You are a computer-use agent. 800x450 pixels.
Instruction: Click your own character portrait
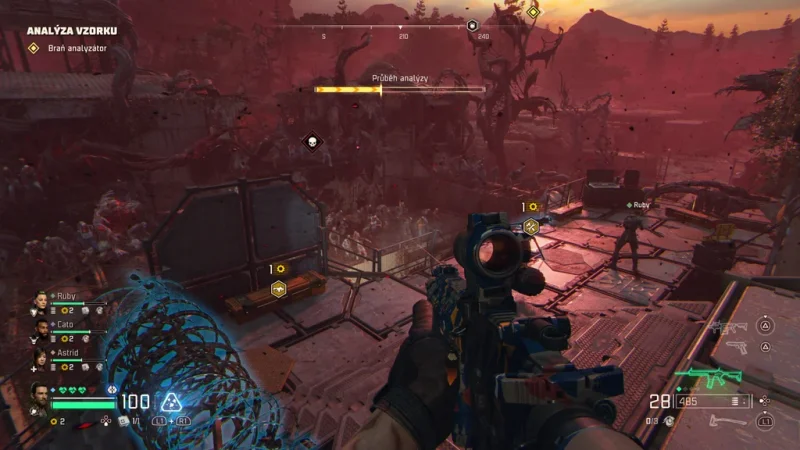pyautogui.click(x=40, y=394)
